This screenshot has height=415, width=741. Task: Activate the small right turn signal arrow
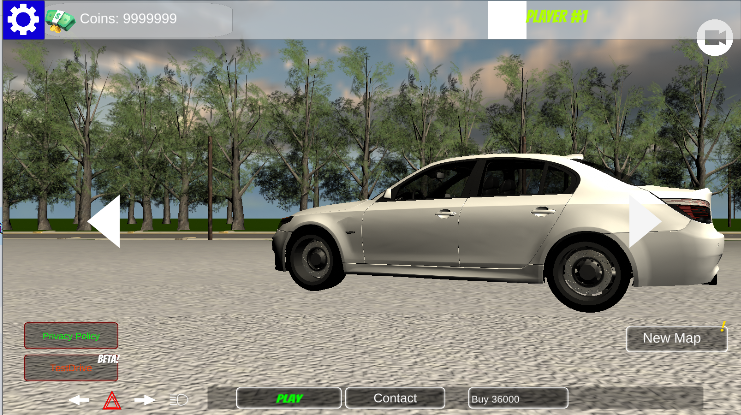[145, 400]
